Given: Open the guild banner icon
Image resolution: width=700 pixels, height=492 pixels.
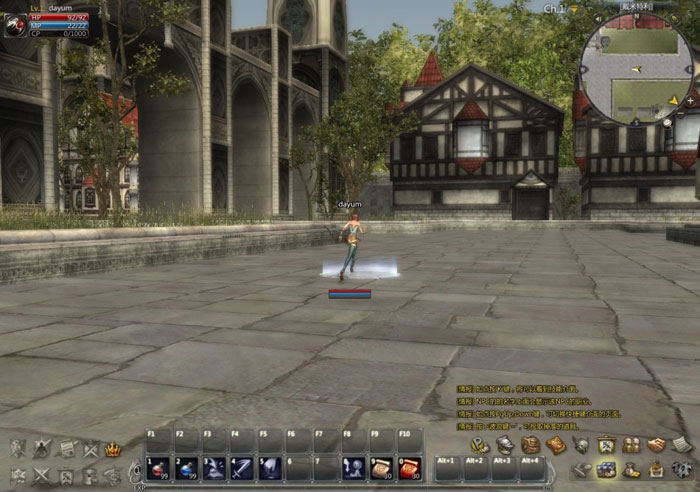Looking at the screenshot, I should tap(606, 445).
